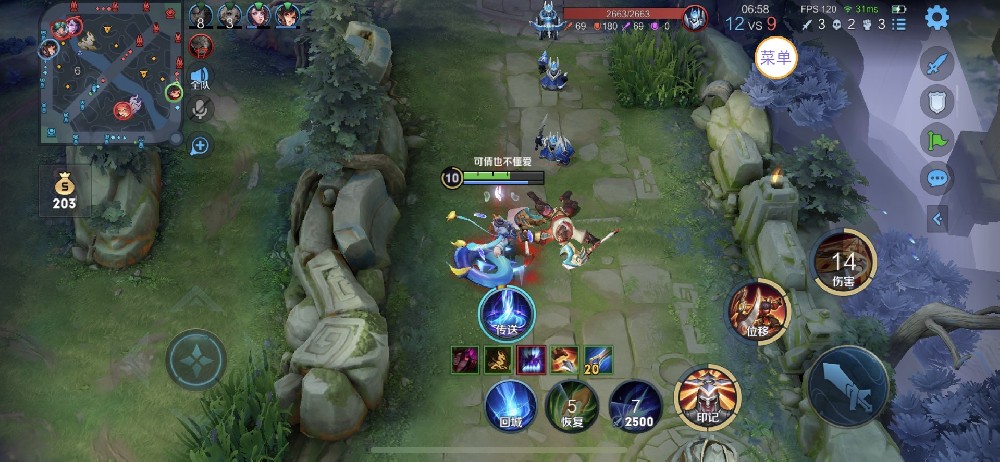Collapse the signal panel arrow
The height and width of the screenshot is (462, 1000).
pyautogui.click(x=937, y=218)
